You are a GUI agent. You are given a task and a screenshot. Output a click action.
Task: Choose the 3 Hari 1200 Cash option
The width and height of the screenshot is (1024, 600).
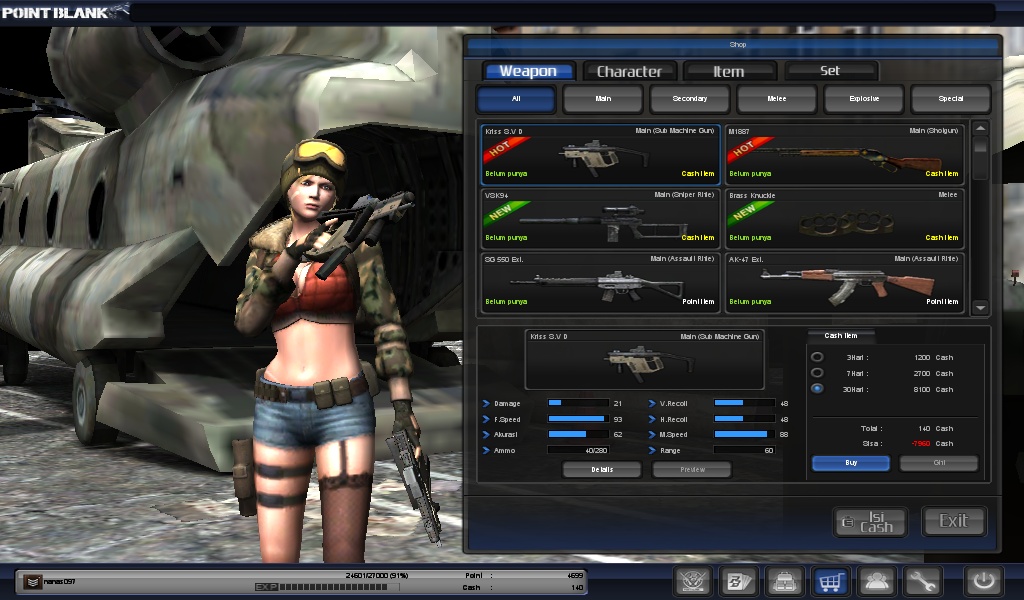click(818, 357)
